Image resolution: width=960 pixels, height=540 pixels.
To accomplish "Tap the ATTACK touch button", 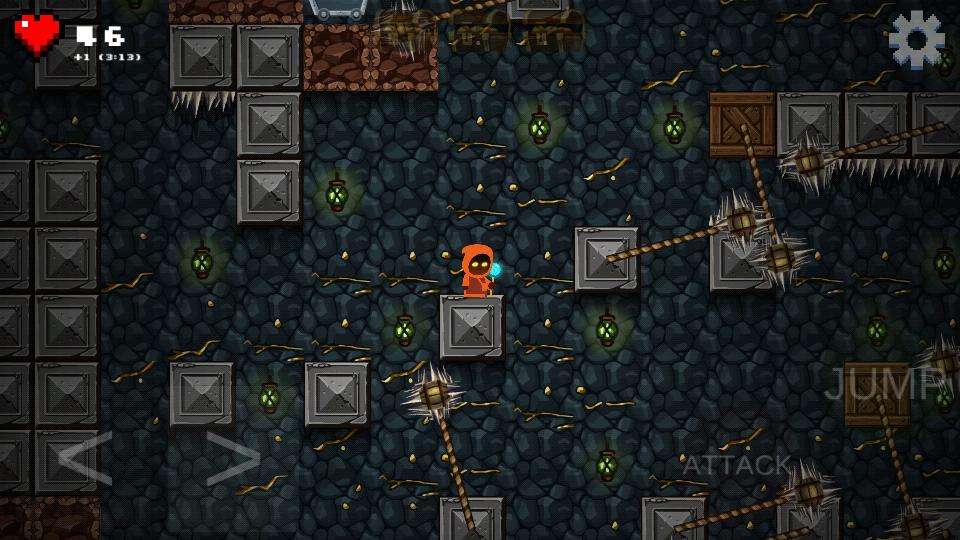I will point(736,465).
